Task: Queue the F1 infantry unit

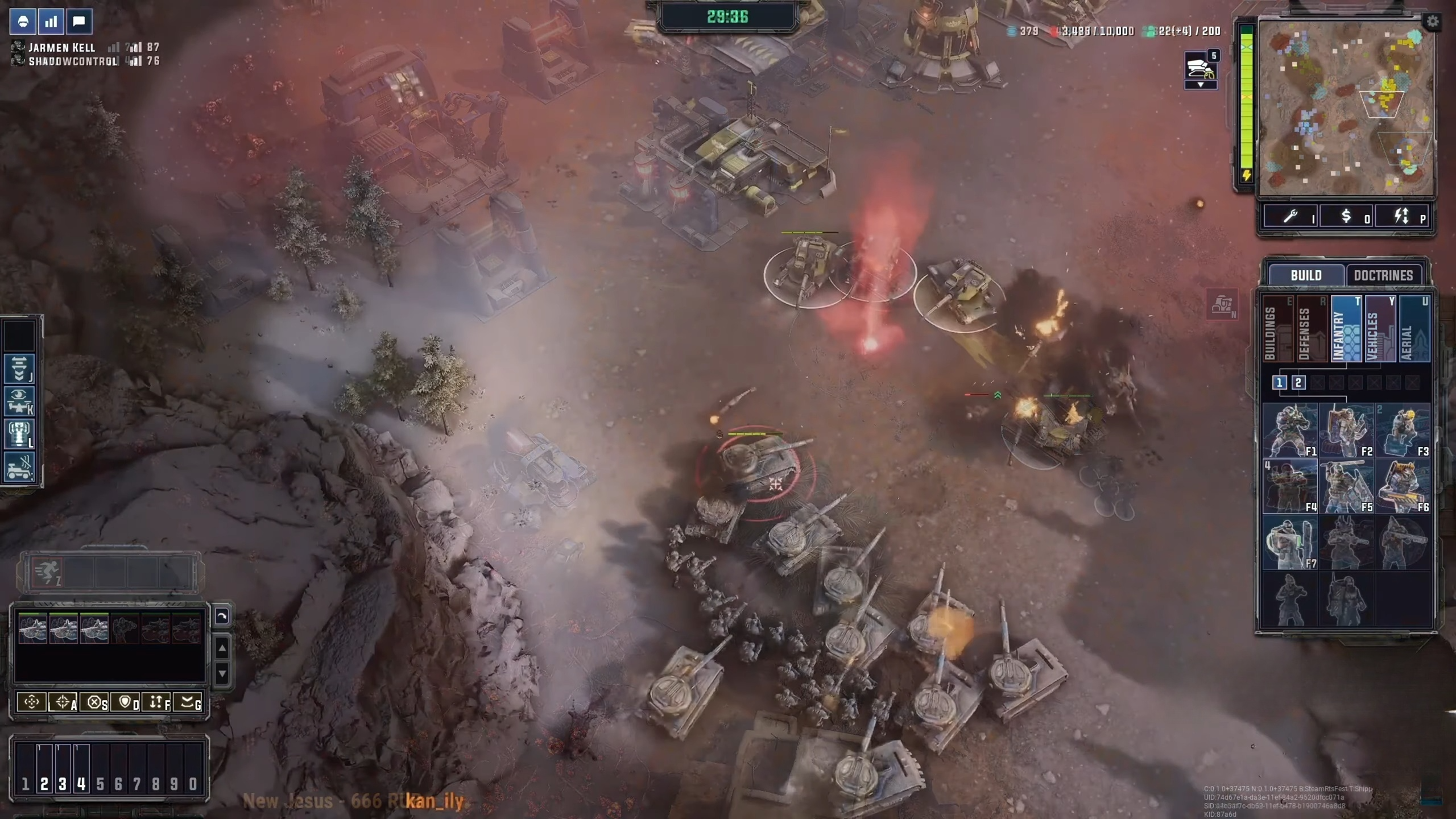Action: point(1290,431)
